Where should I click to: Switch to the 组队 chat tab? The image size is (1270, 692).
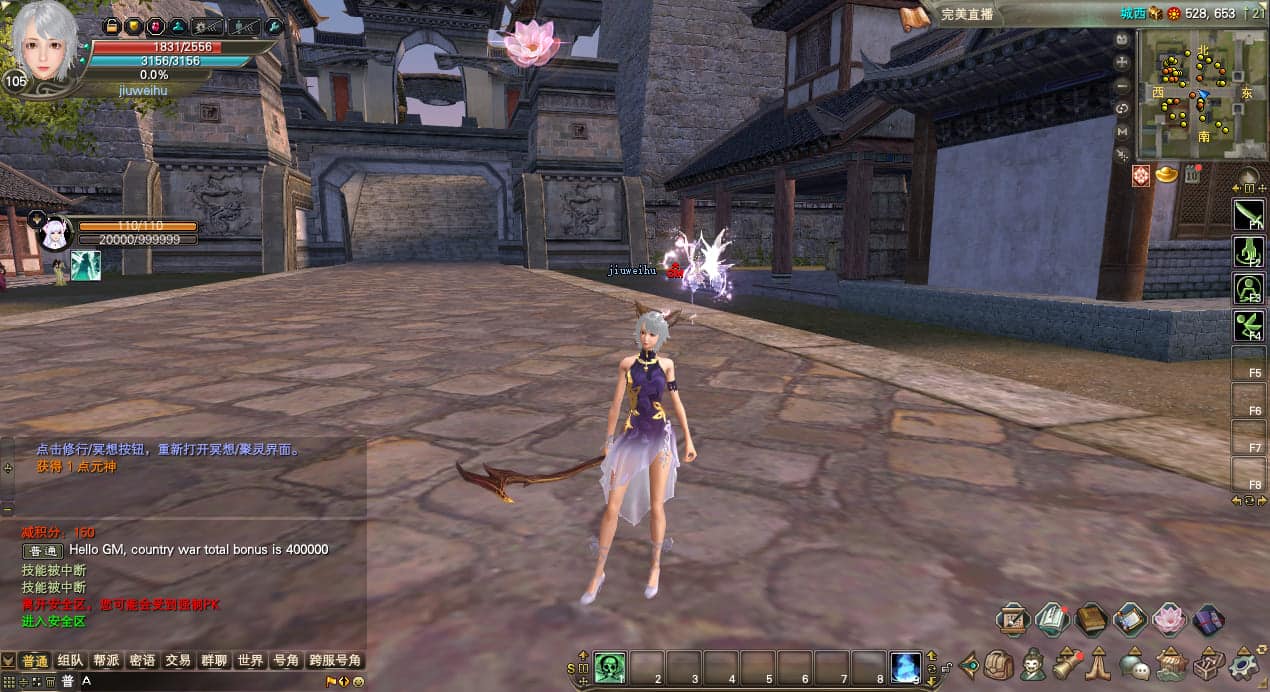pyautogui.click(x=70, y=661)
